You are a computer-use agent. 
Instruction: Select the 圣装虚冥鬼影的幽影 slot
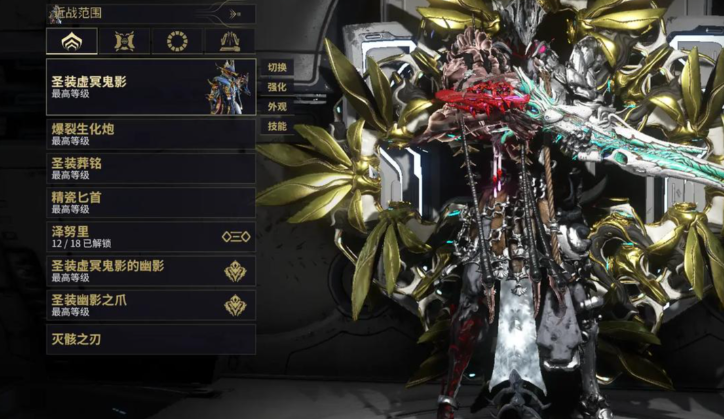(150, 270)
